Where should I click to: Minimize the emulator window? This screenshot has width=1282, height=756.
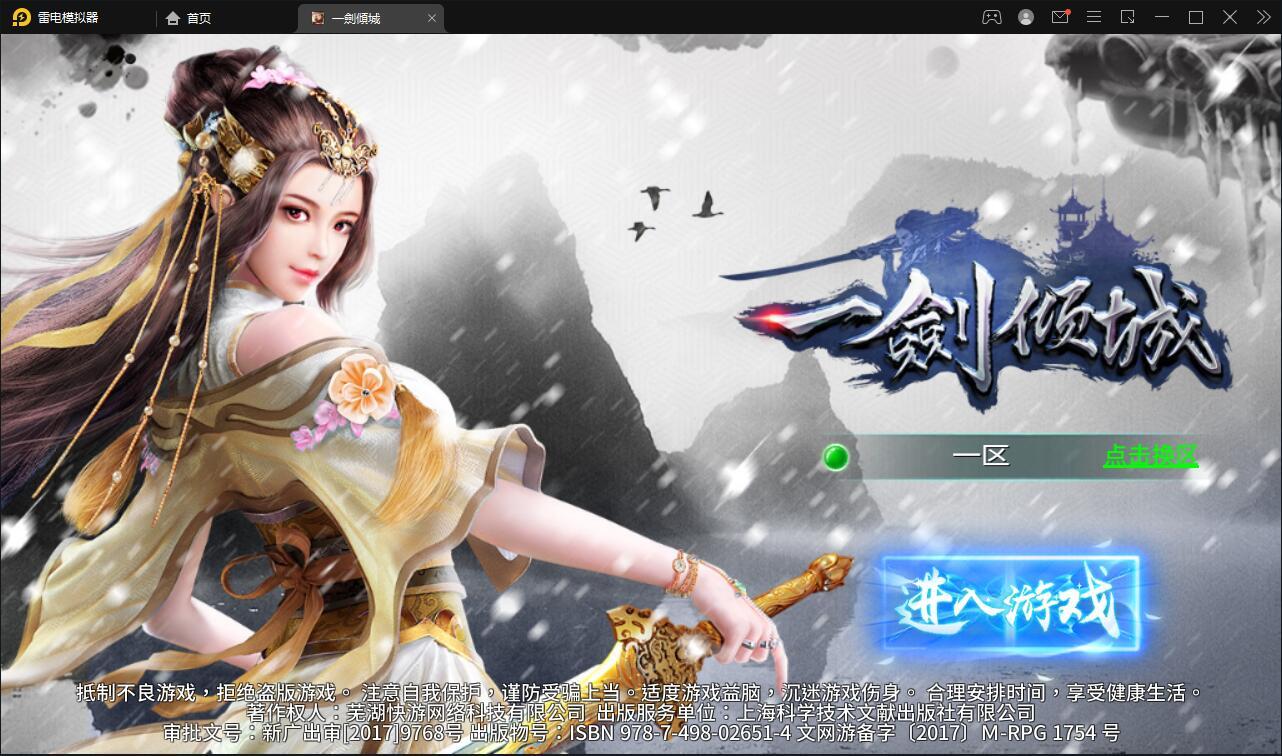point(1162,17)
